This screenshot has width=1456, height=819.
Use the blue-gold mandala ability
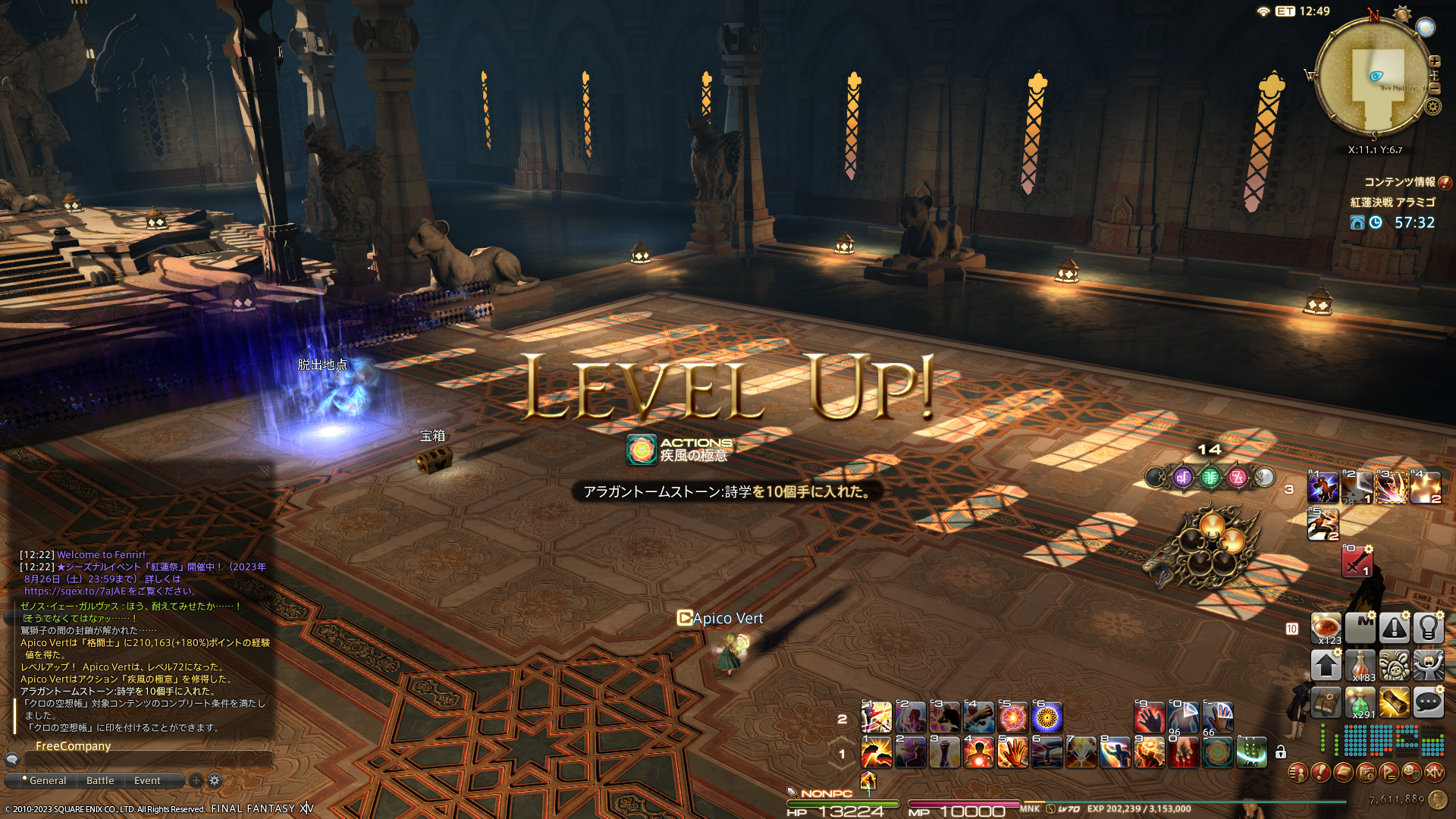(x=1047, y=717)
